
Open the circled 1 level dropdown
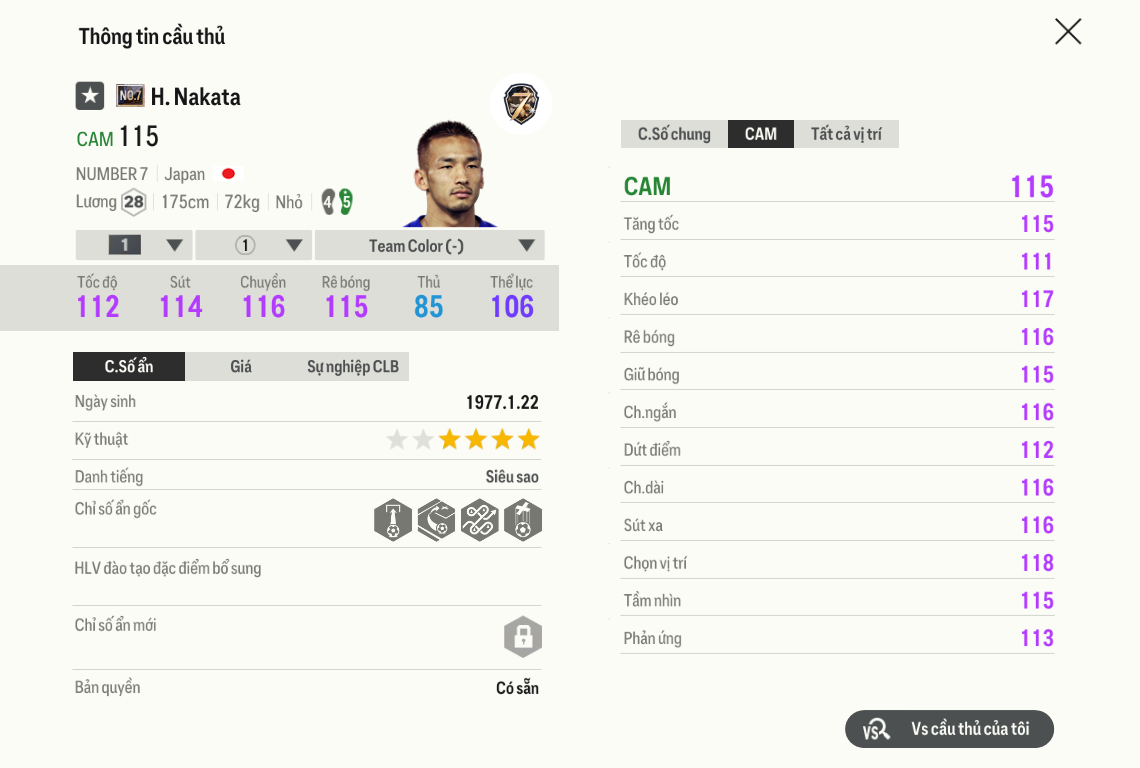pos(254,246)
